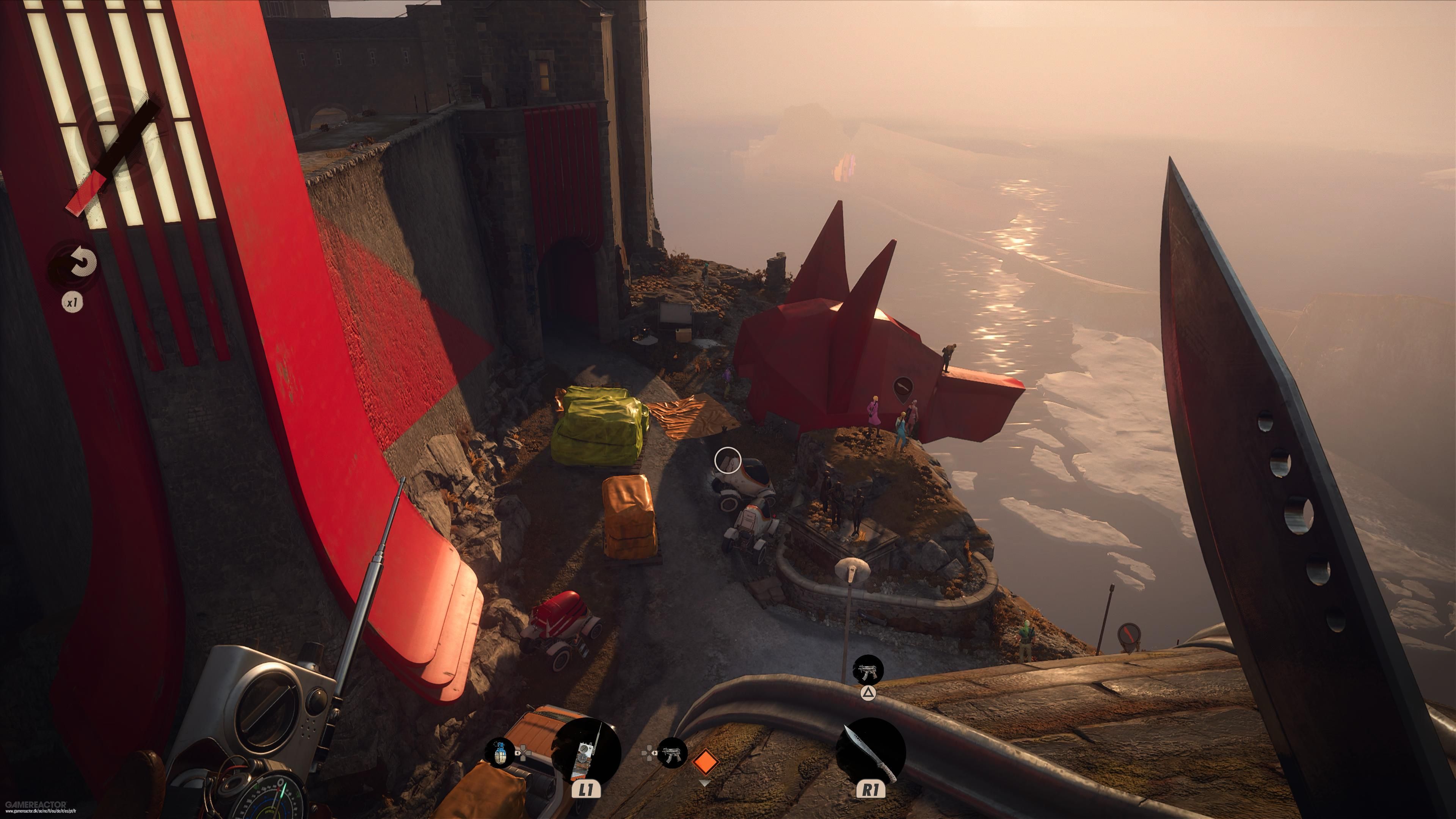Image resolution: width=1456 pixels, height=819 pixels.
Task: Click the orange diamond indicator
Action: coord(705,761)
